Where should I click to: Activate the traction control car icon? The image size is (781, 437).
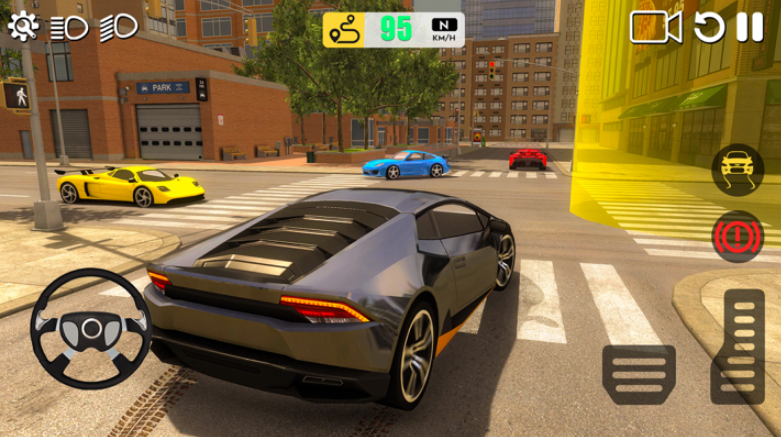738,169
